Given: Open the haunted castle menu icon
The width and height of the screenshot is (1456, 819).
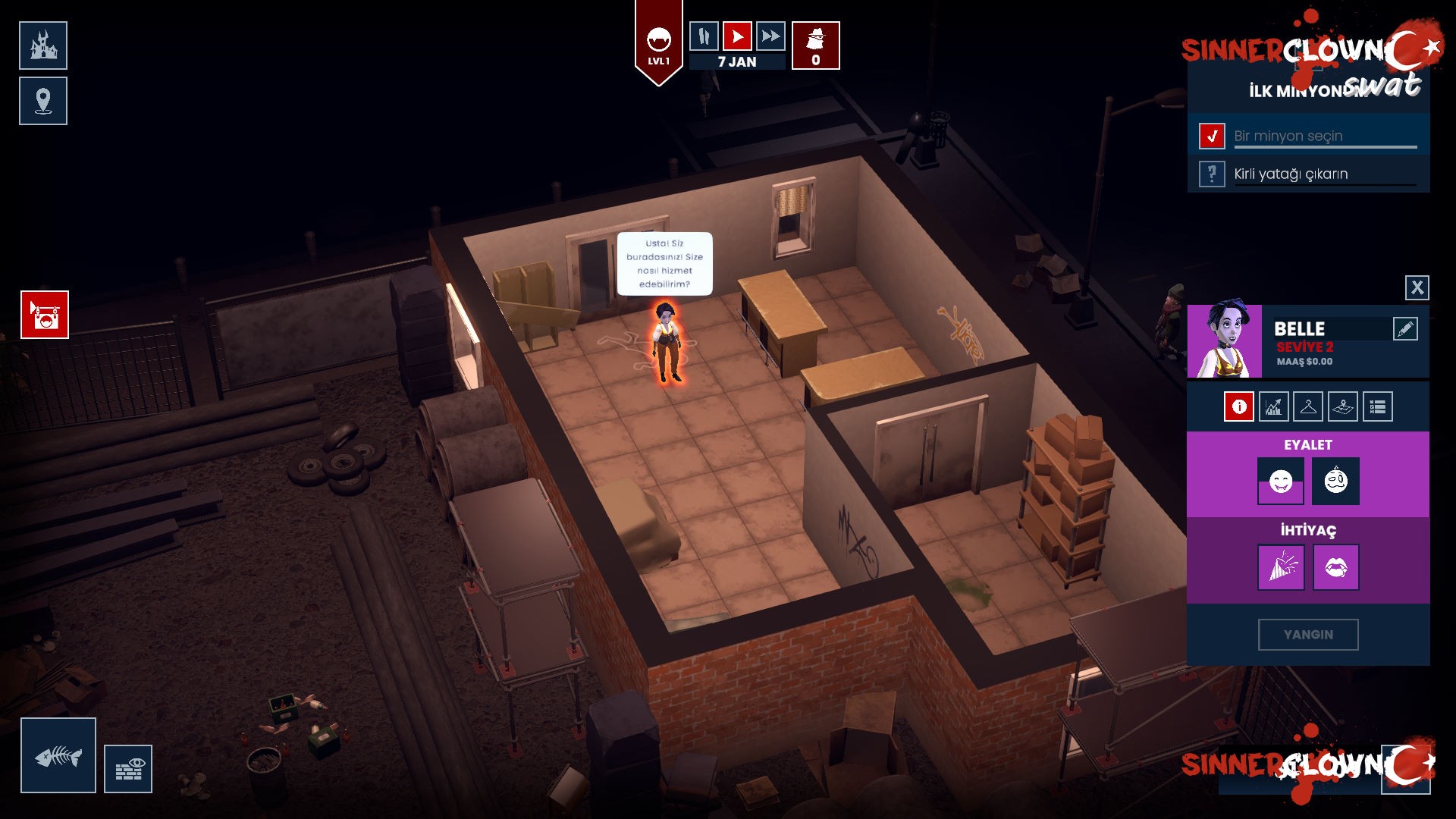Looking at the screenshot, I should pyautogui.click(x=43, y=45).
